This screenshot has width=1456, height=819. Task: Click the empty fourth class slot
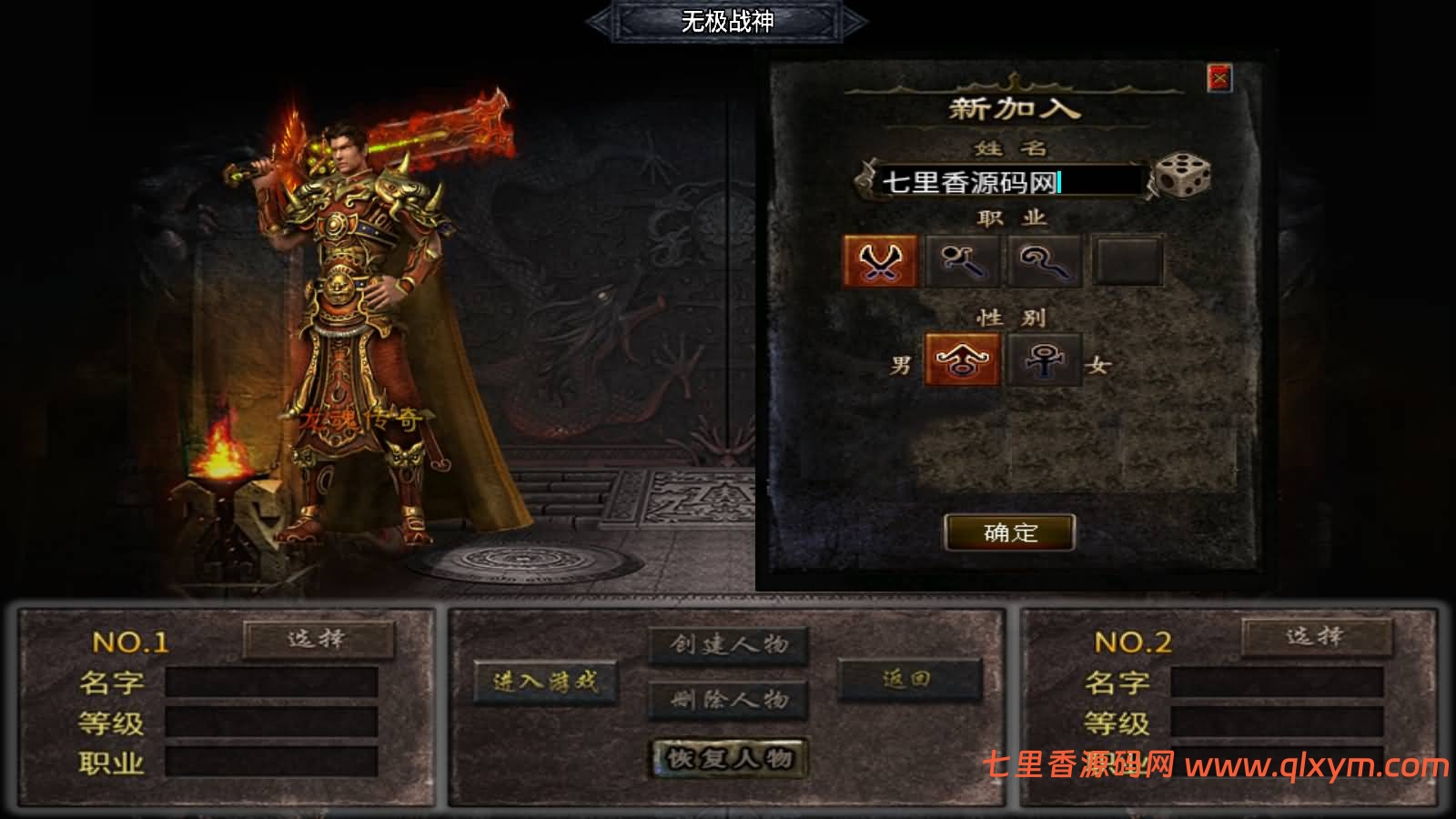tap(1128, 263)
